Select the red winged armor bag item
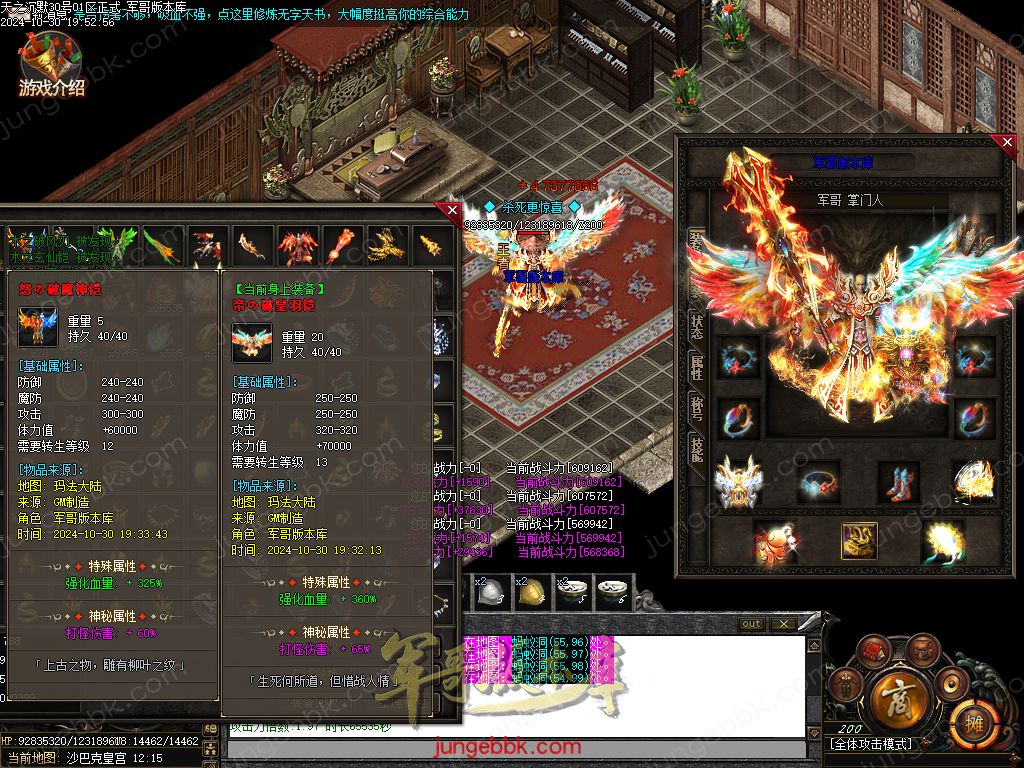The width and height of the screenshot is (1024, 768). 296,244
